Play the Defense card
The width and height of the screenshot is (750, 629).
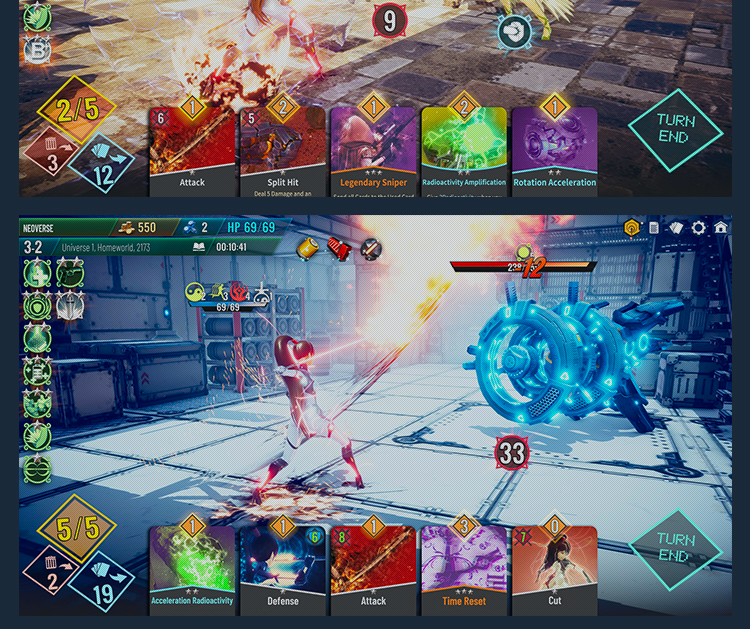283,568
